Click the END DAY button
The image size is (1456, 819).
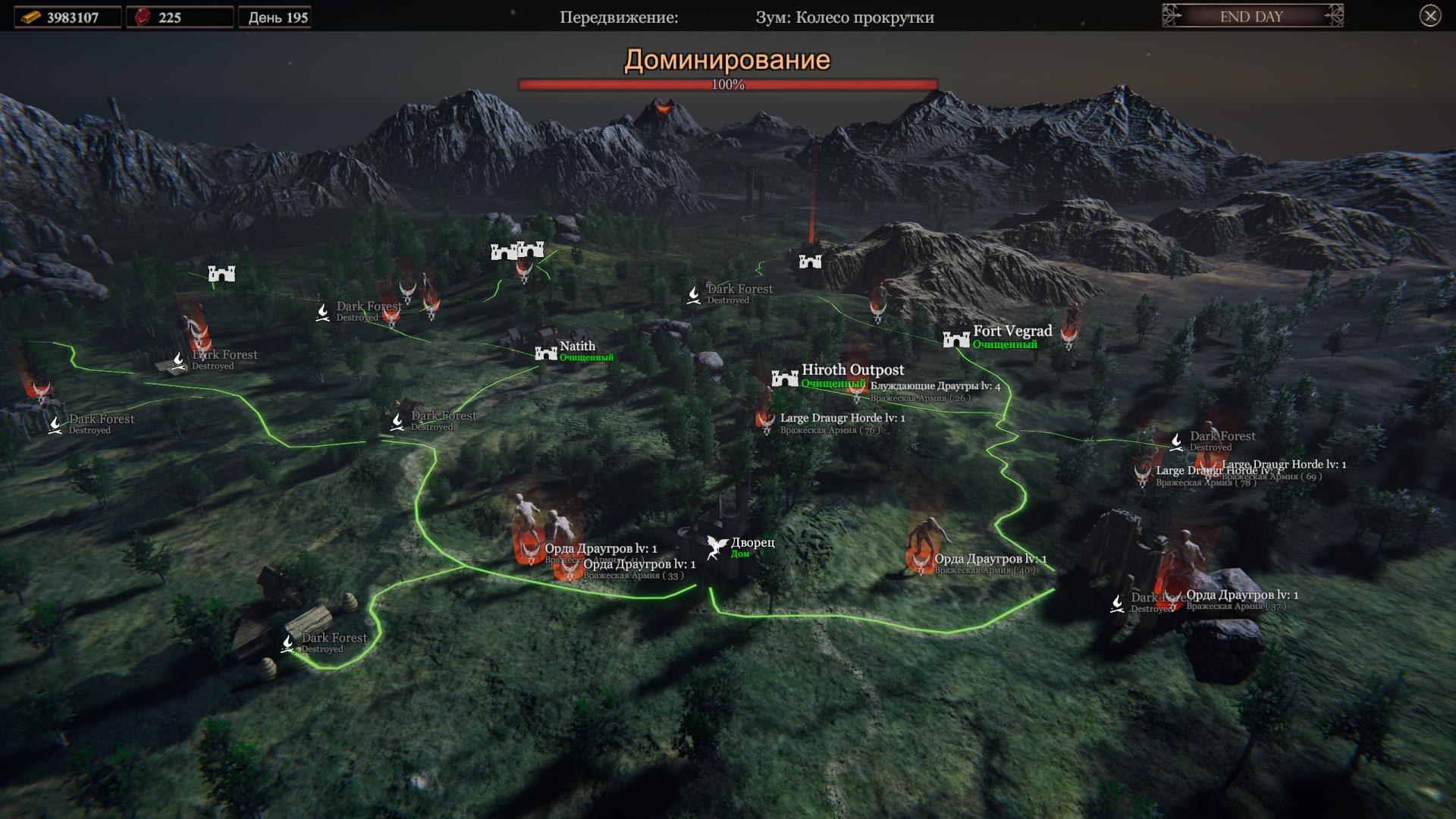coord(1251,17)
